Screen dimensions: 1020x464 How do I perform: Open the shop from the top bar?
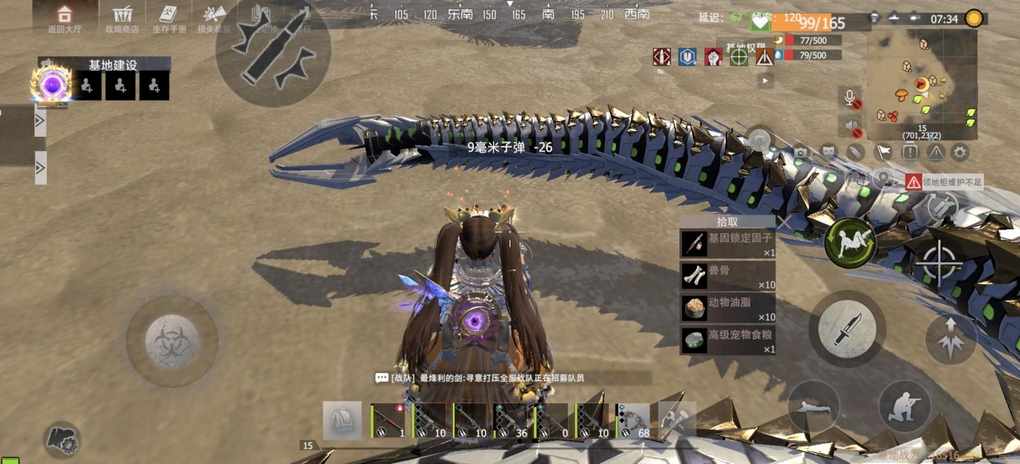coord(124,16)
